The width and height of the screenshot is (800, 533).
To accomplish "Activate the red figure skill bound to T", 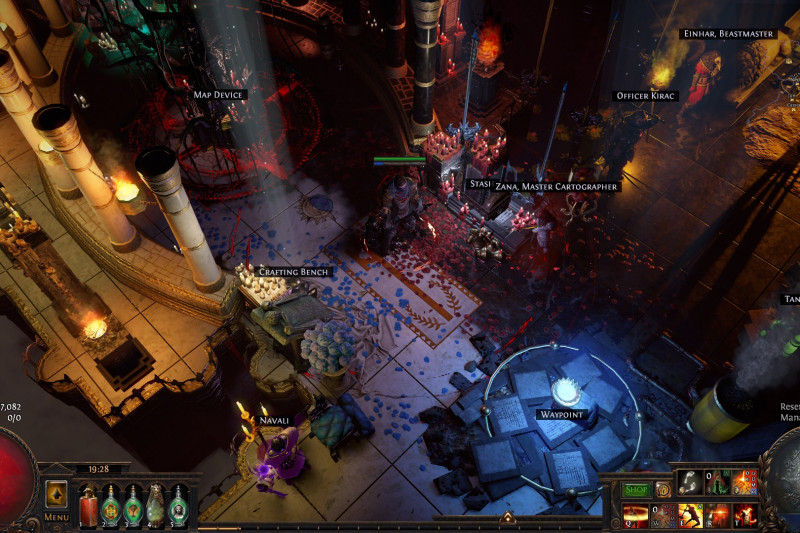I will (744, 514).
